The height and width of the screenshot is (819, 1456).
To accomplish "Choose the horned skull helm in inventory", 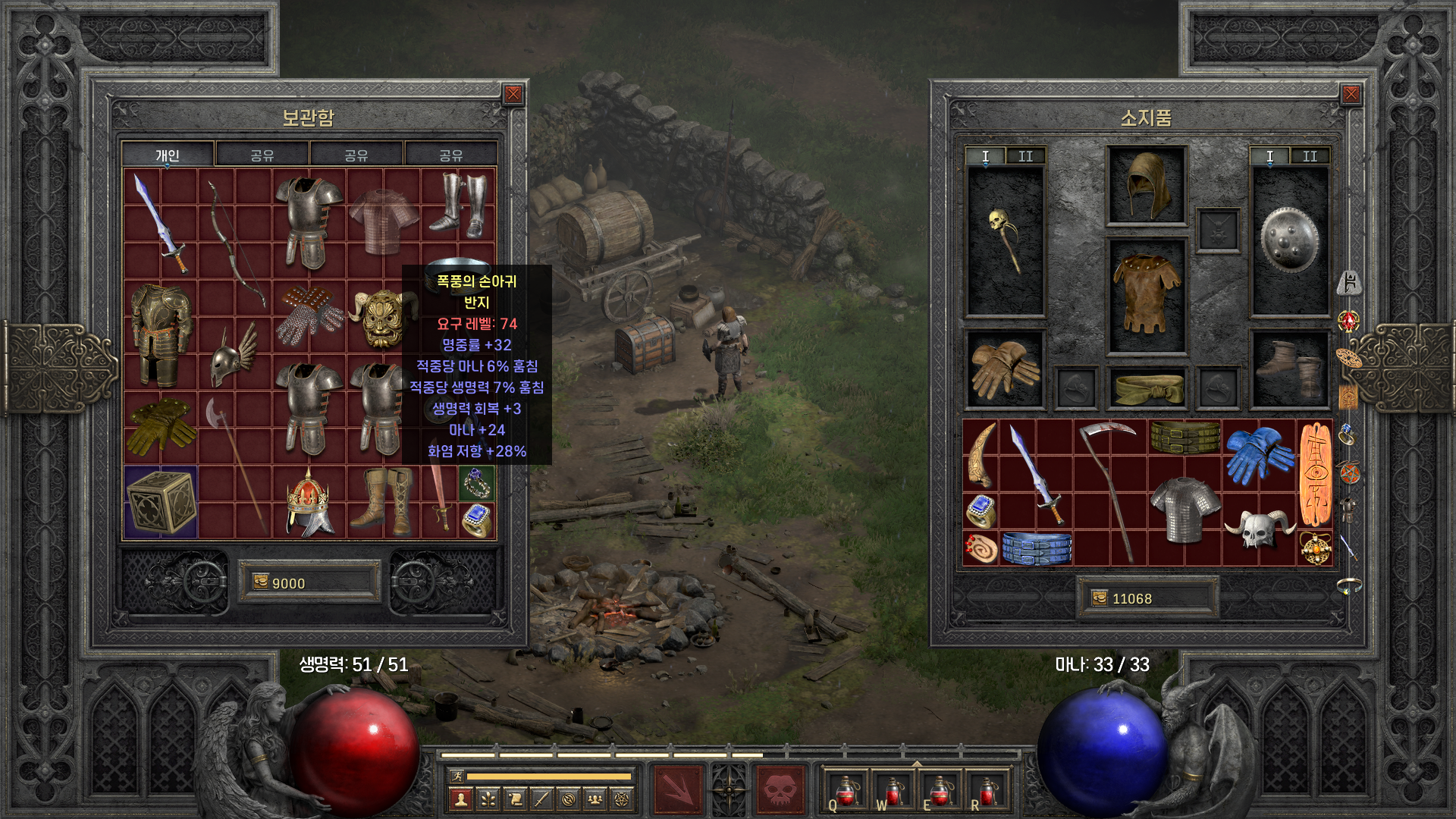I will (x=1259, y=528).
